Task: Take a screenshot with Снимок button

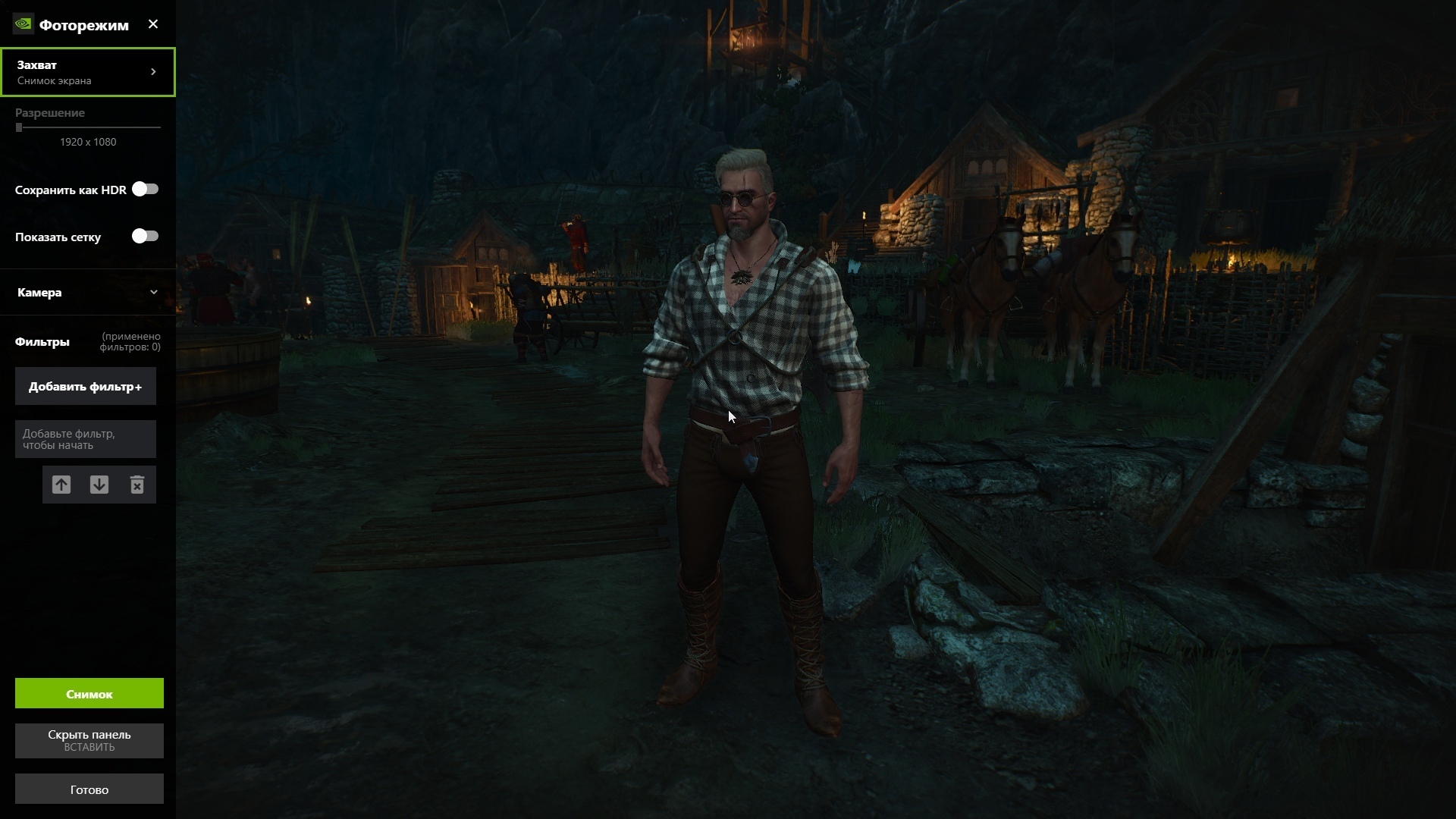Action: (x=89, y=694)
